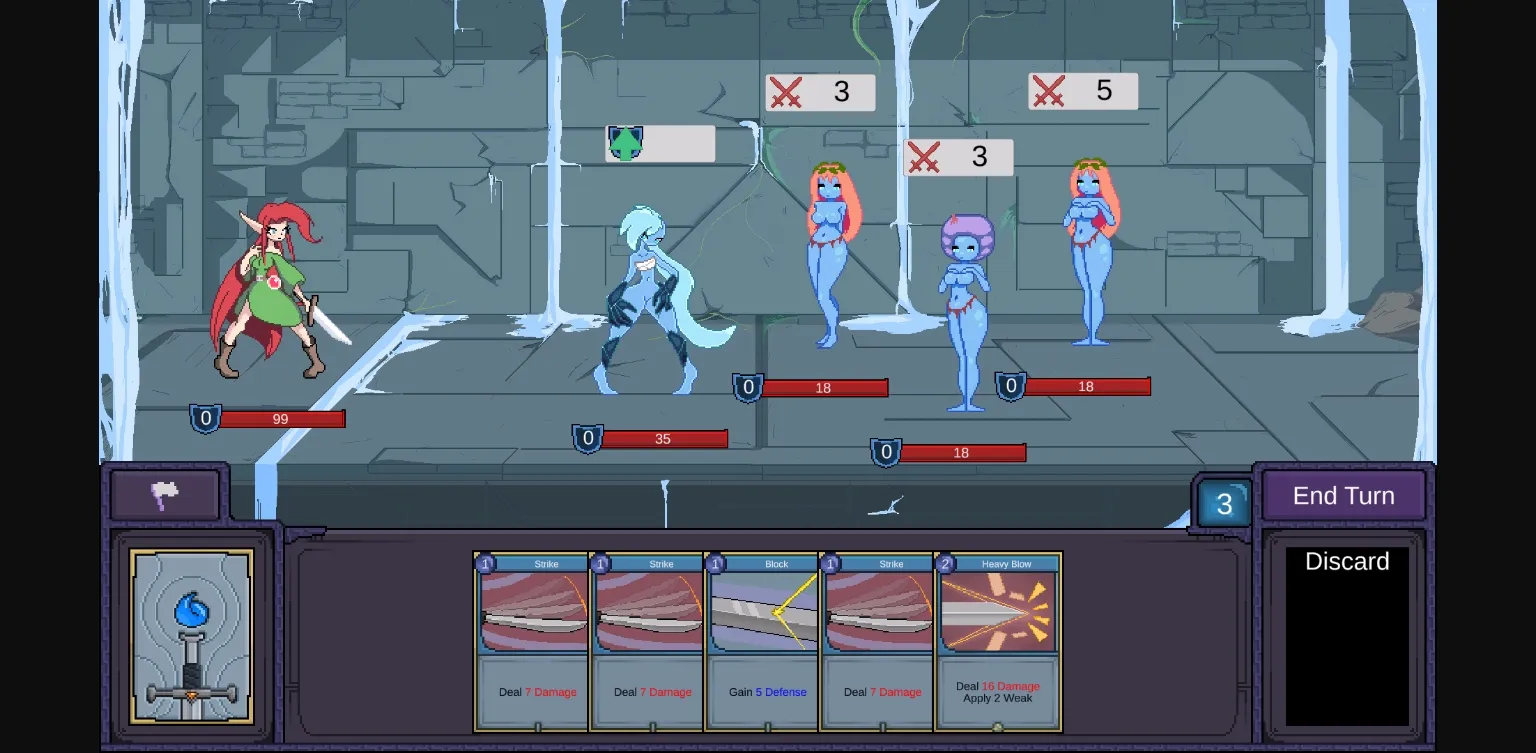Select the Block card granting 5 Defense
1536x753 pixels.
tap(762, 640)
